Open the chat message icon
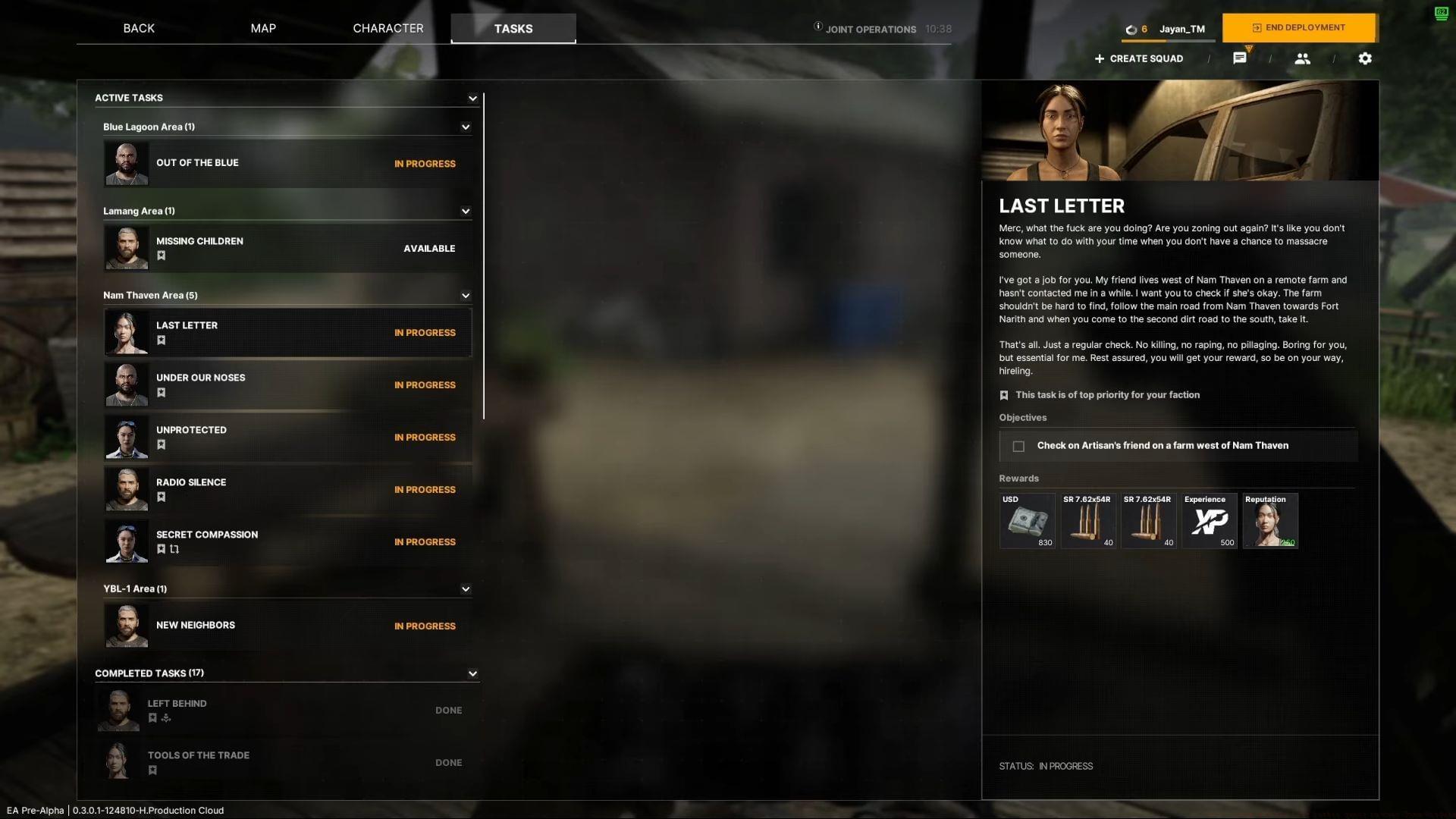Viewport: 1456px width, 819px height. (1240, 58)
